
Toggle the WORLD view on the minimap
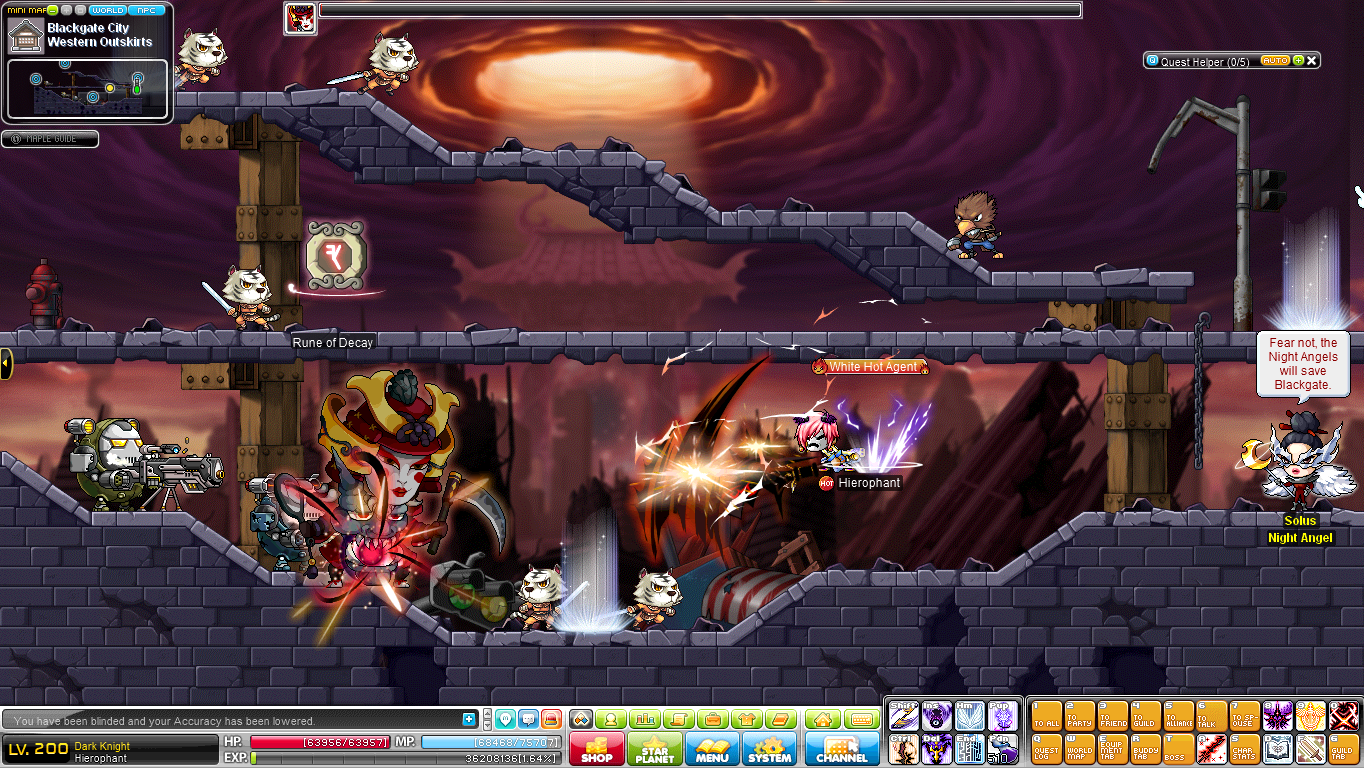click(108, 9)
